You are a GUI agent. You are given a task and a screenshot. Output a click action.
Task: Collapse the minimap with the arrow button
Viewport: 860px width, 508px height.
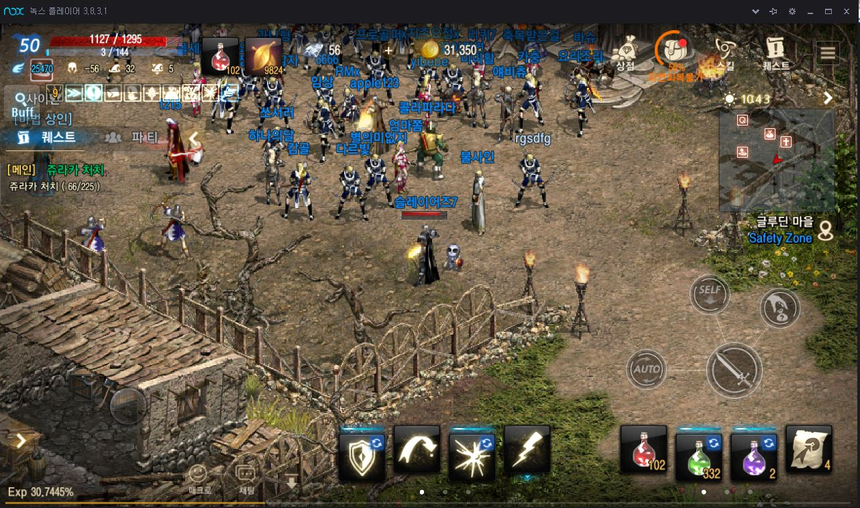(828, 98)
